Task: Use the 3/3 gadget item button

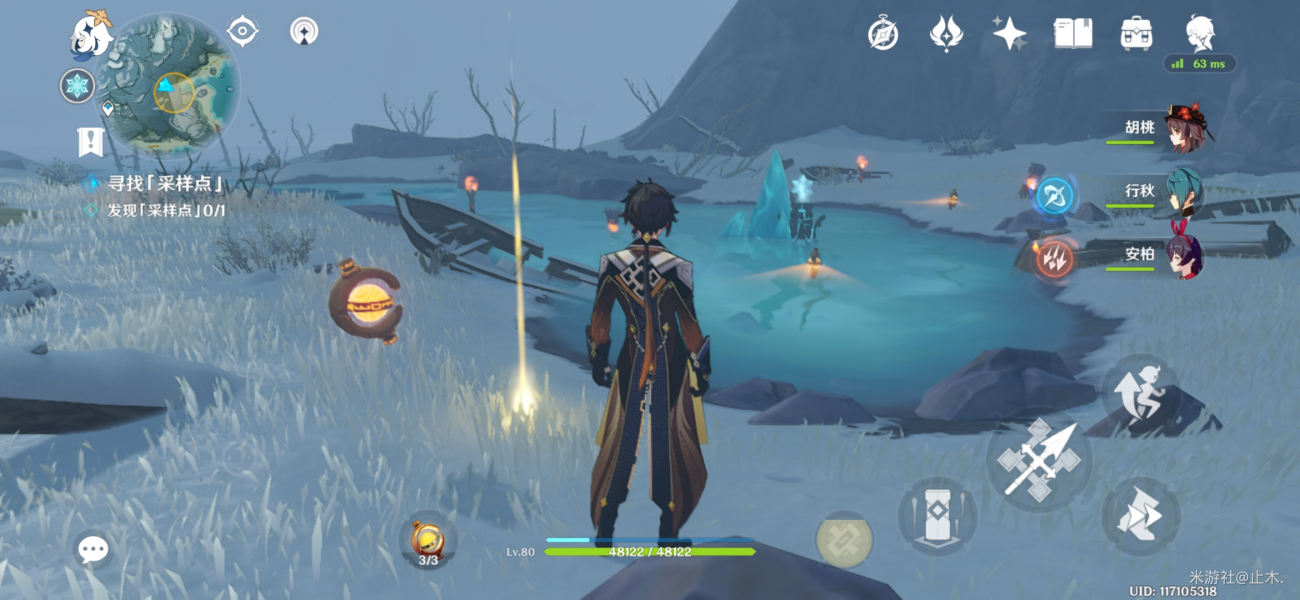Action: point(428,542)
